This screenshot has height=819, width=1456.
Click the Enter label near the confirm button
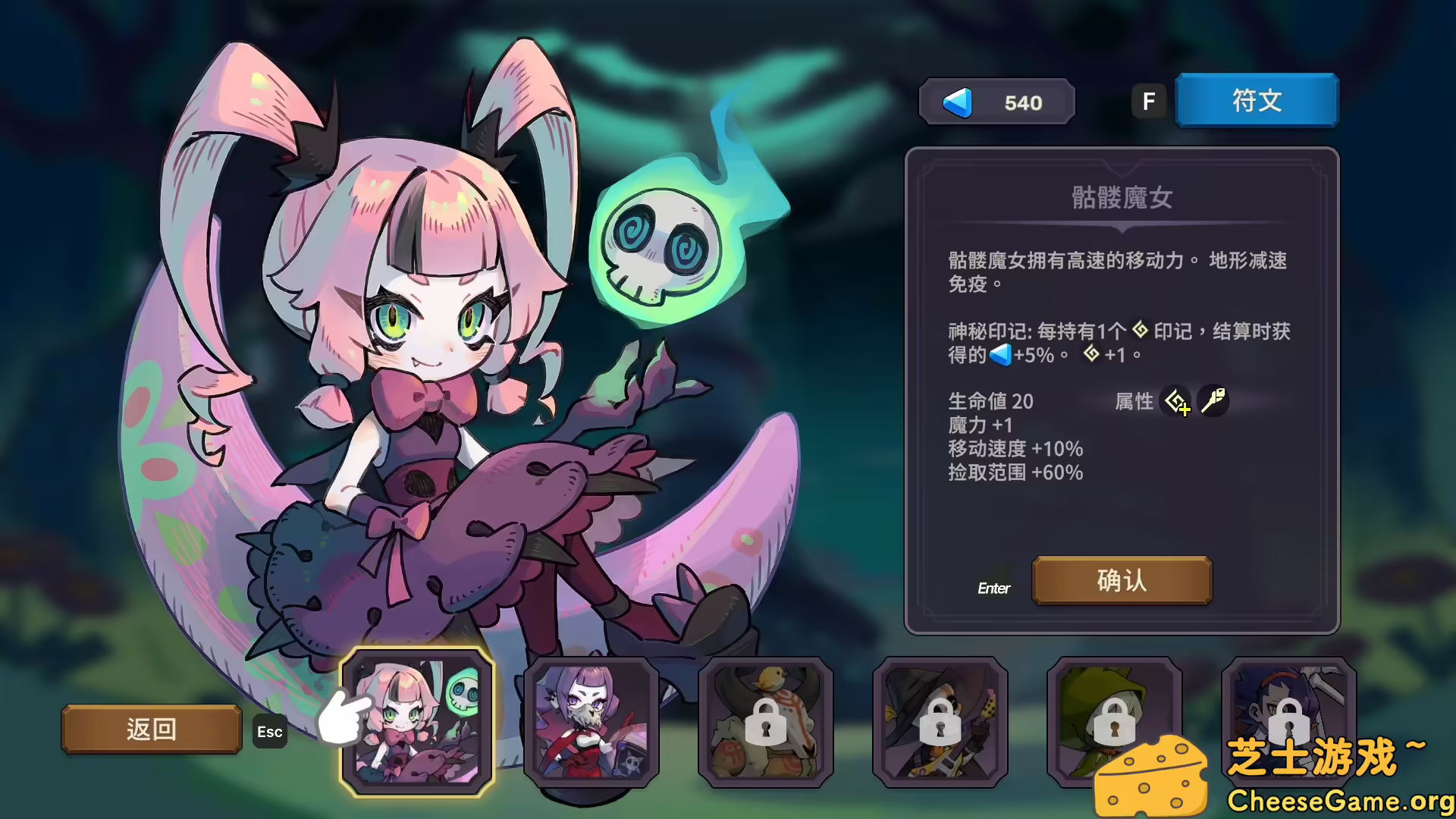coord(994,588)
